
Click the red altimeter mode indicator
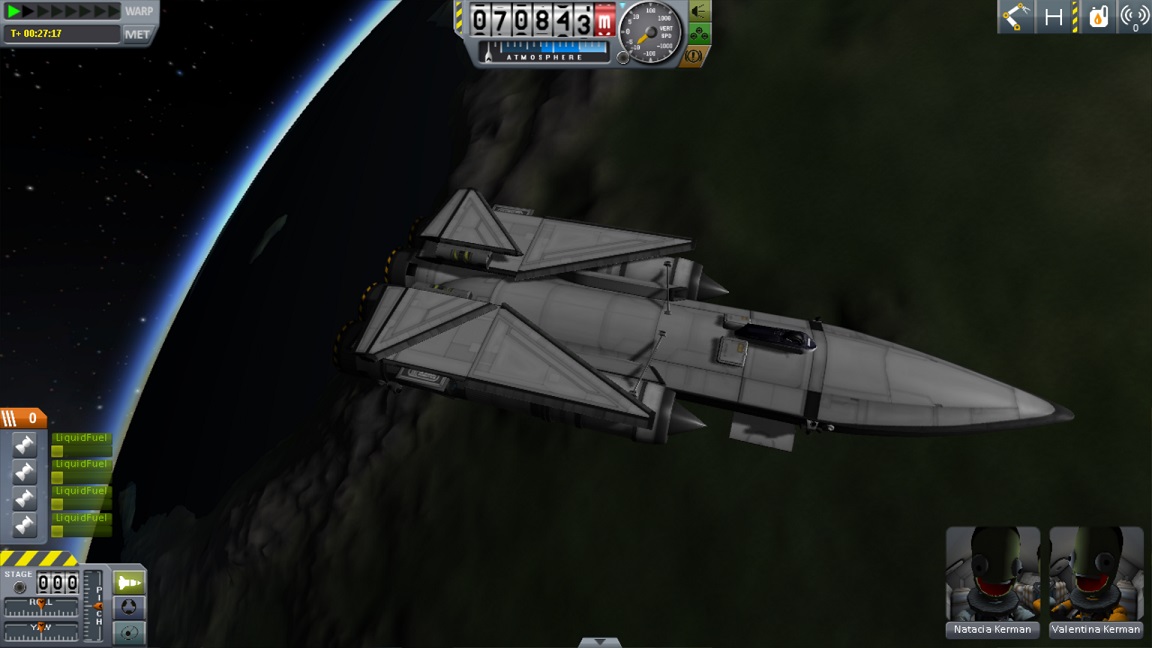605,20
